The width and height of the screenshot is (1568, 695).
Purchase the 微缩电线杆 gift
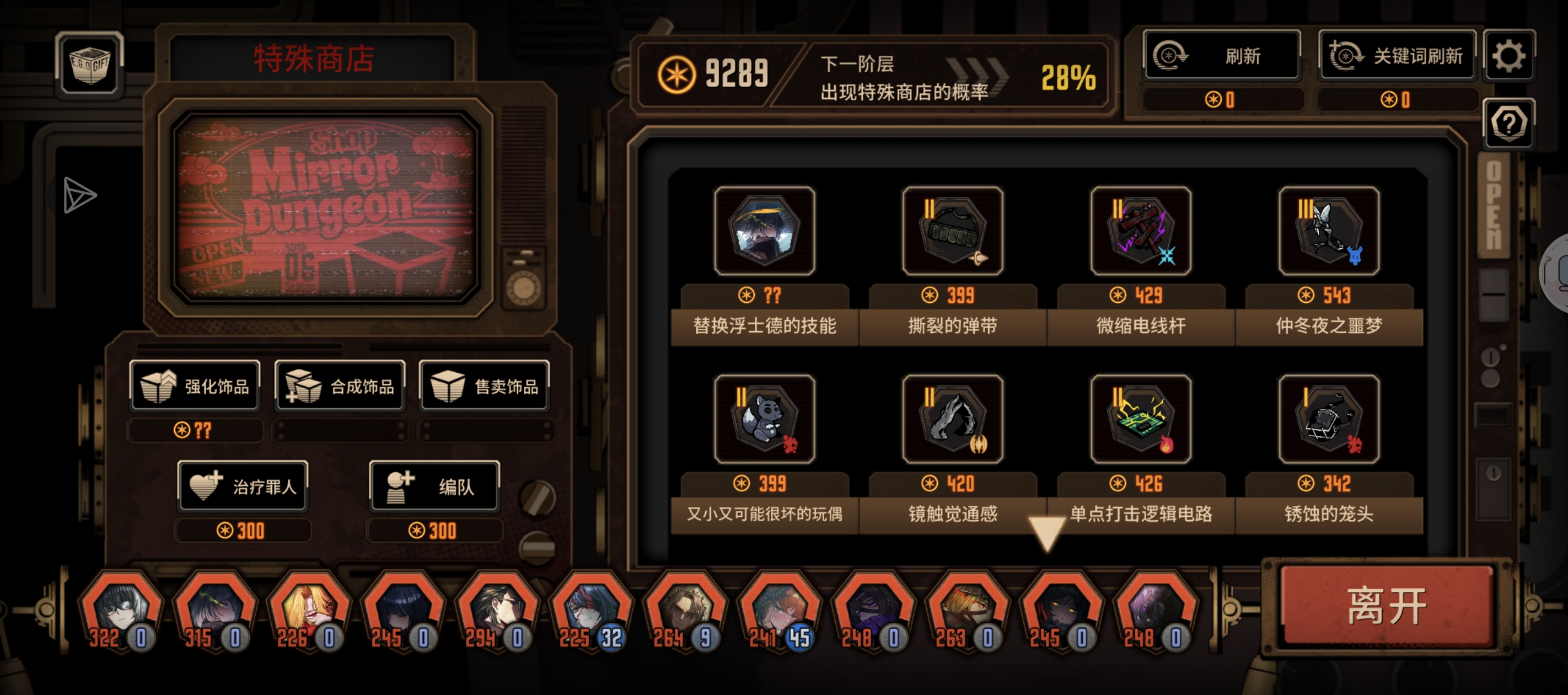tap(1141, 232)
